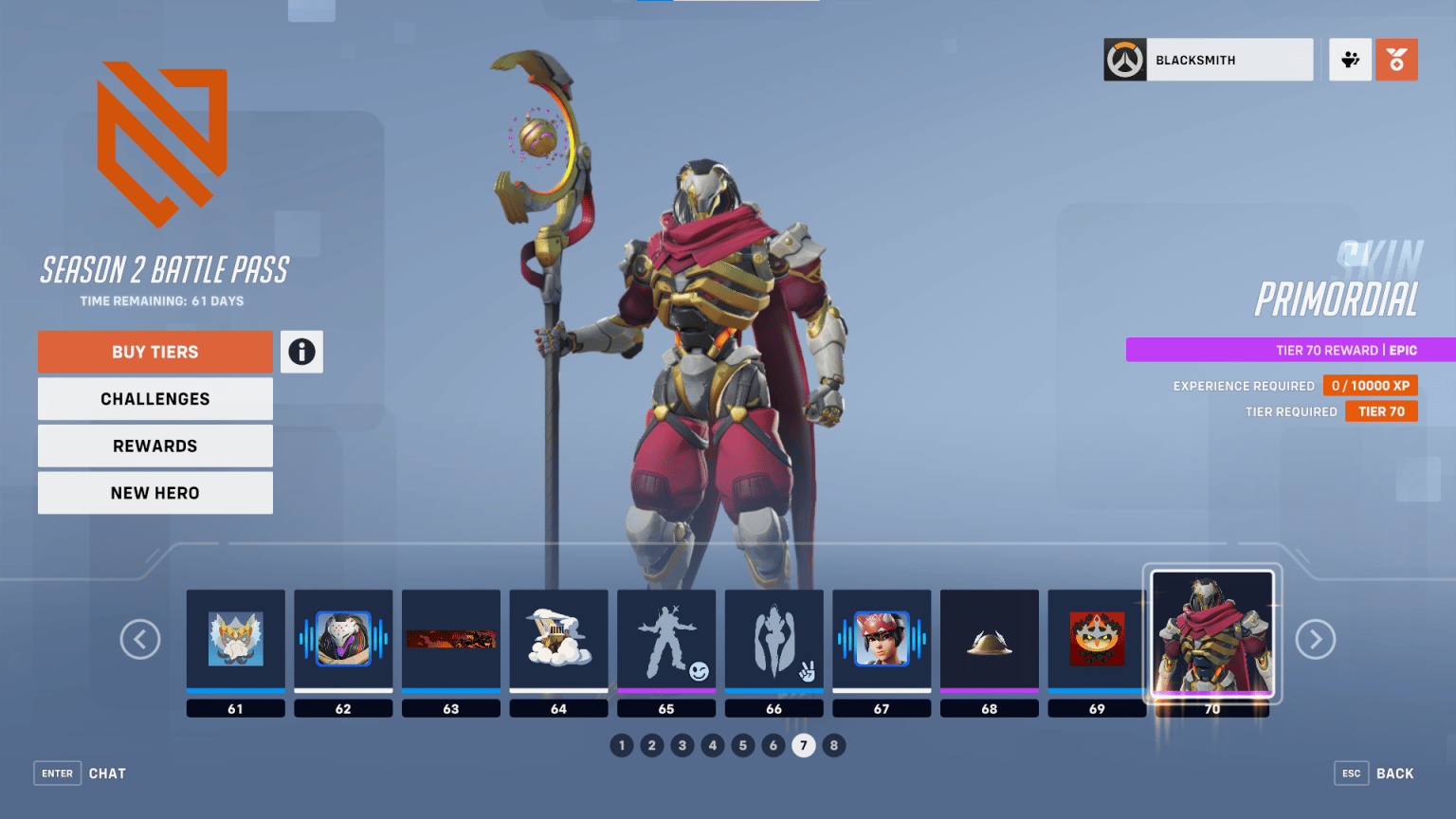1456x819 pixels.
Task: Expand next tiers with the right arrow
Action: click(1316, 639)
